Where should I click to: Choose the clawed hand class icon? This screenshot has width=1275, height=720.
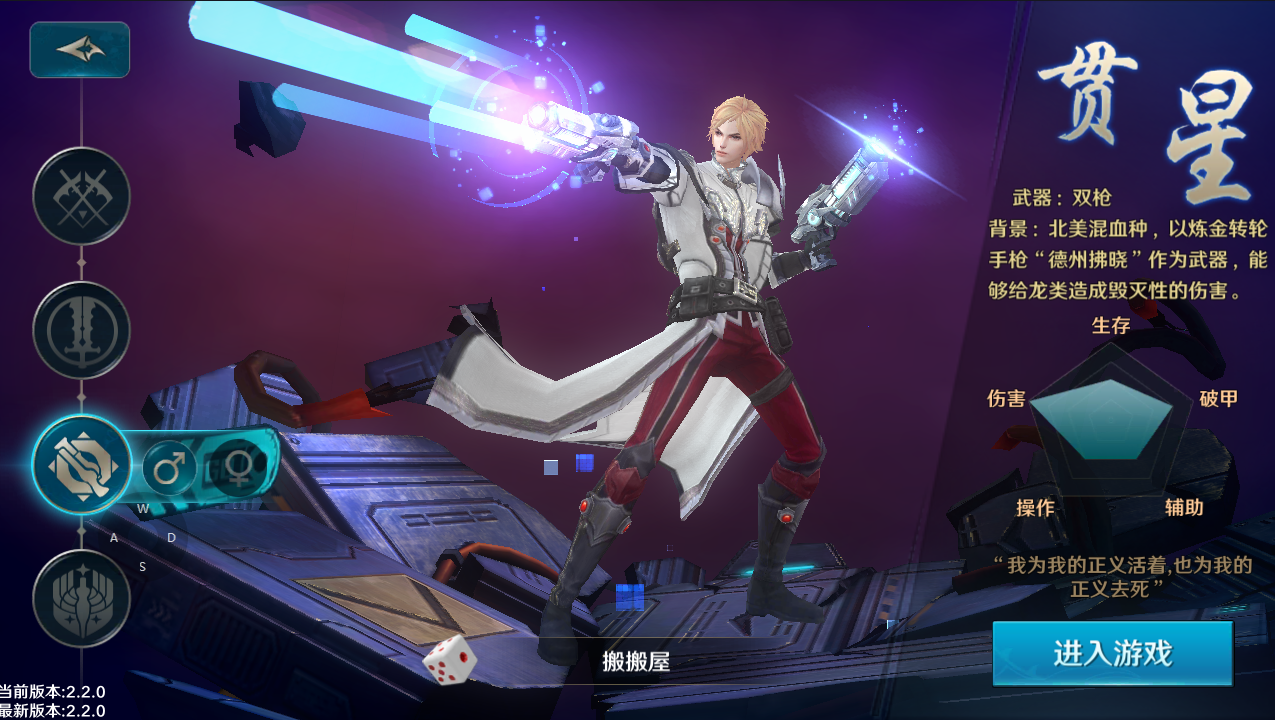pos(81,598)
